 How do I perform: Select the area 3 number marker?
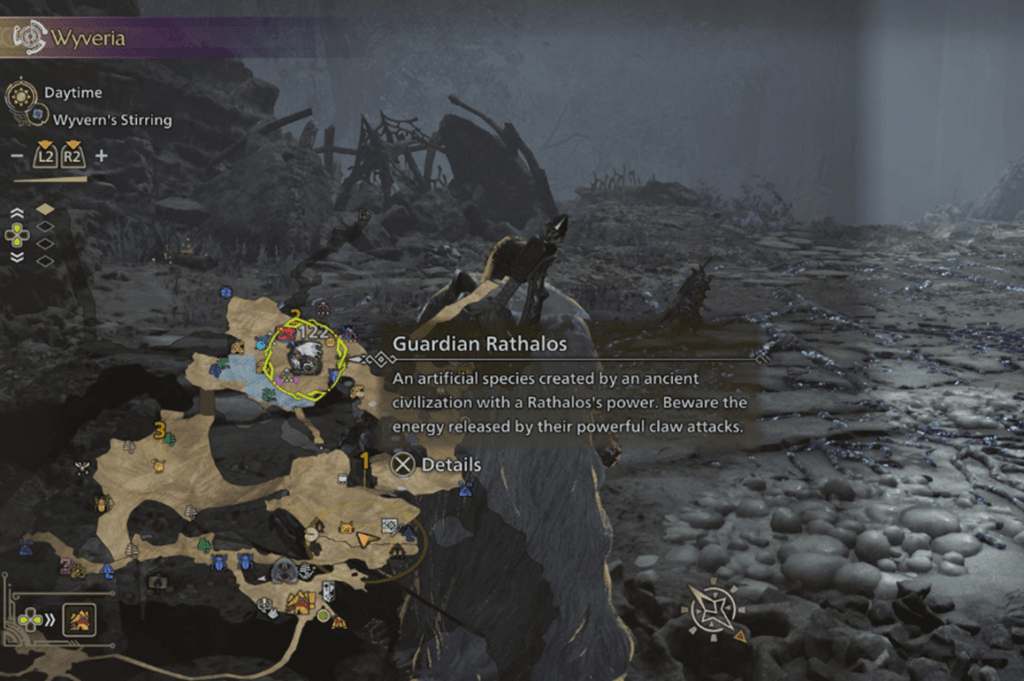tap(159, 430)
